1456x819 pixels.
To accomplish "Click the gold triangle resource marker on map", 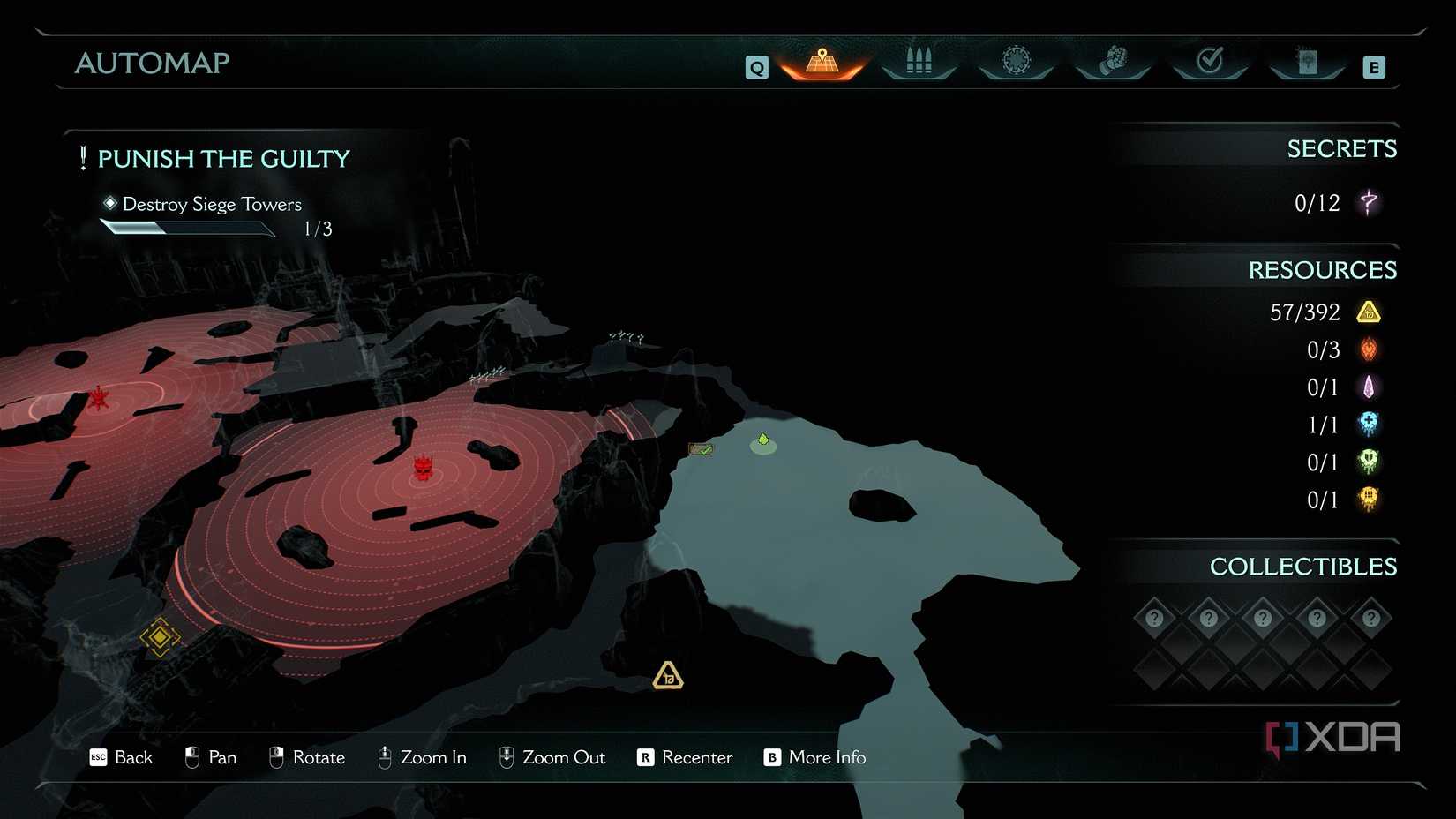I will [668, 676].
